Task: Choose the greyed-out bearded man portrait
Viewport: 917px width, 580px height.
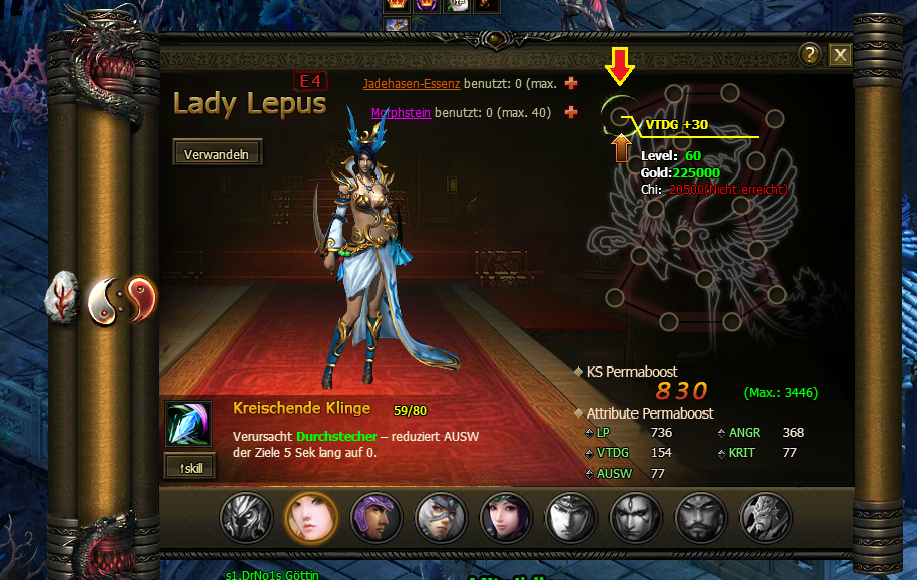Action: click(700, 517)
